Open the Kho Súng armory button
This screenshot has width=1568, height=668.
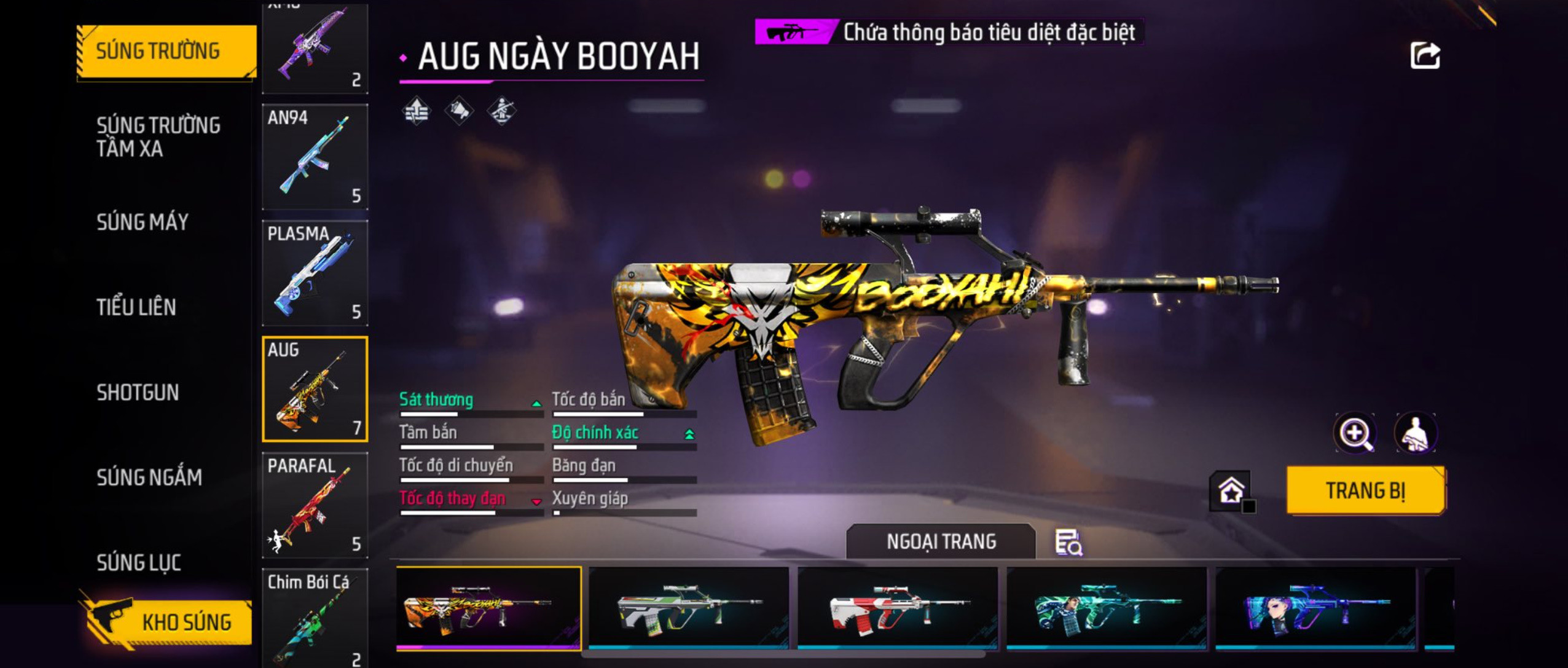pos(167,622)
